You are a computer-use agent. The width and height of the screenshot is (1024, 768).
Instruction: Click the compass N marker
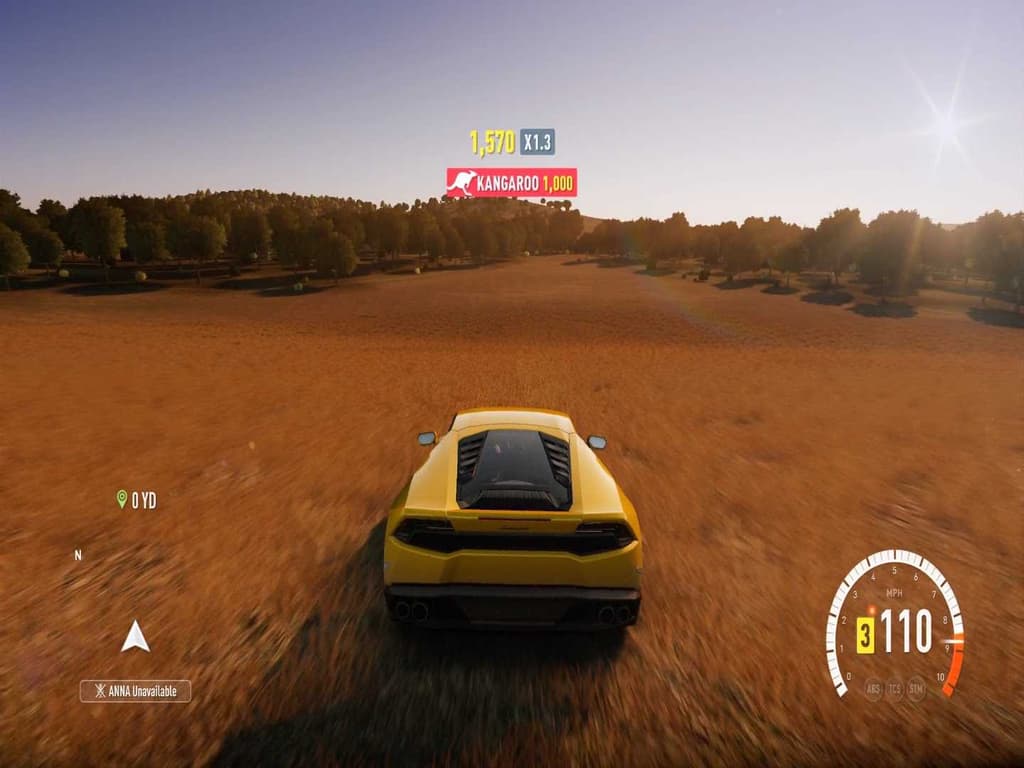tap(78, 554)
